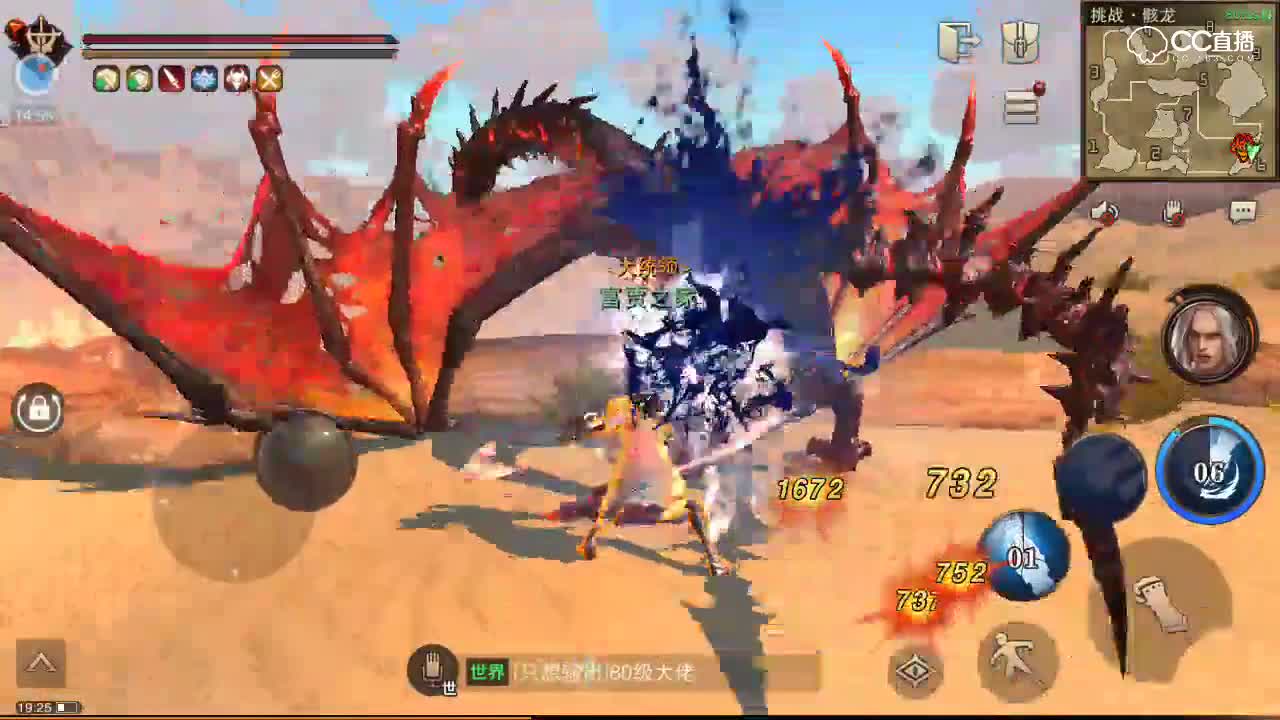Image resolution: width=1280 pixels, height=720 pixels.
Task: Toggle the muted speaker icon under minimap
Action: (x=1106, y=211)
